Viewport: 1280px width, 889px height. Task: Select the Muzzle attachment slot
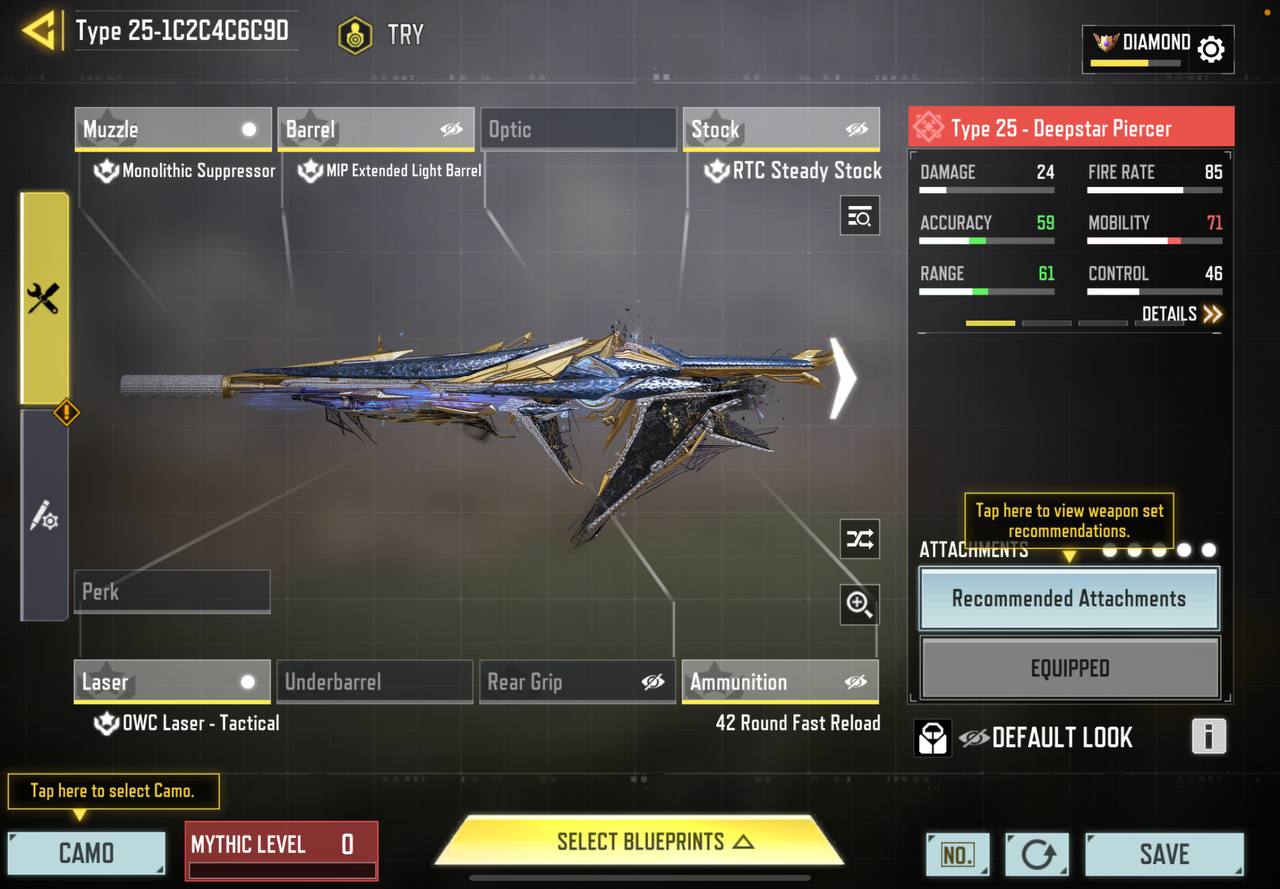(x=173, y=129)
